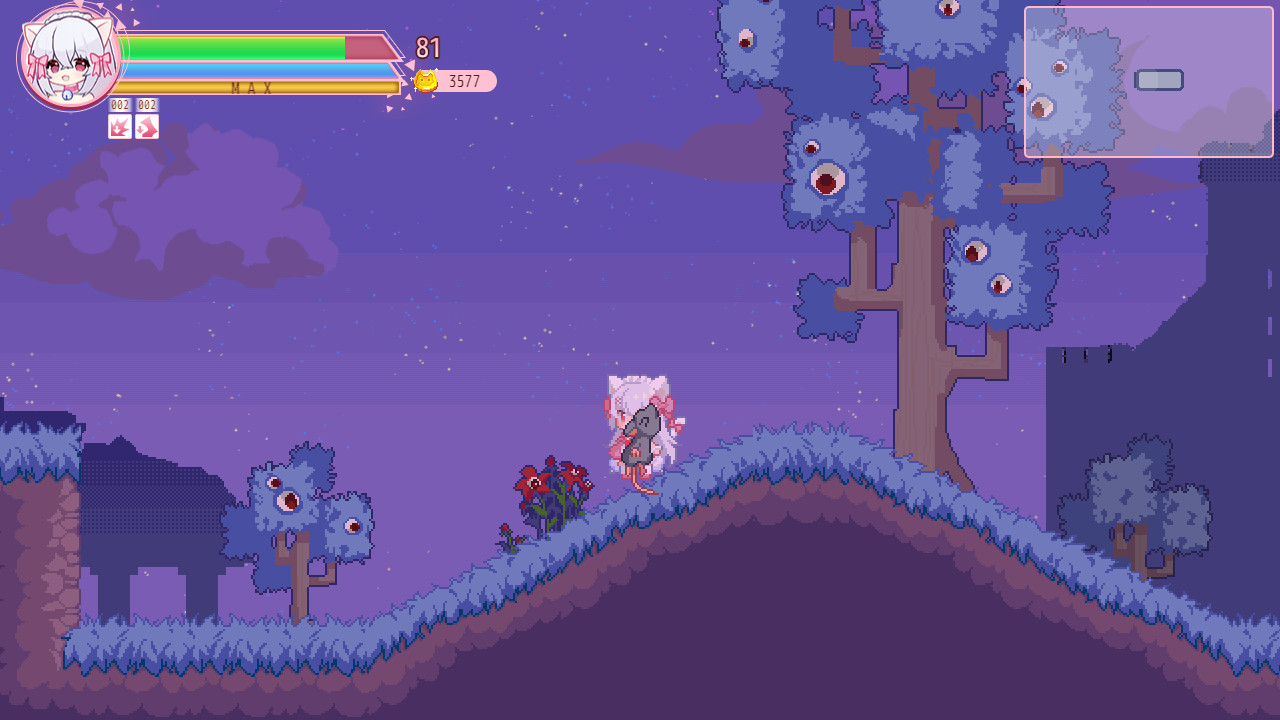Click the gray capsule marker inside the minimap

coord(1159,79)
